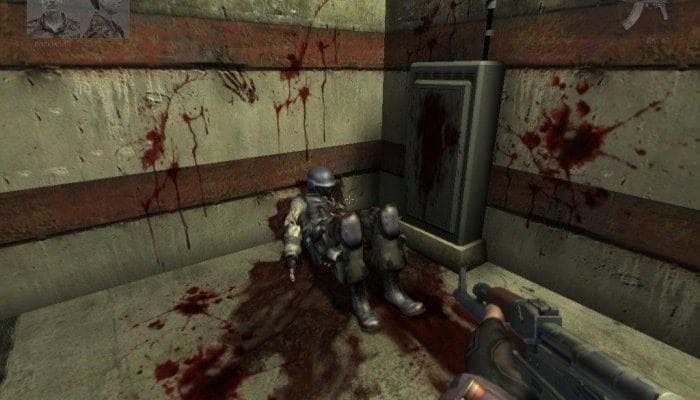Select the squad portrait panel
Viewport: 700px width, 400px height.
coord(78,17)
